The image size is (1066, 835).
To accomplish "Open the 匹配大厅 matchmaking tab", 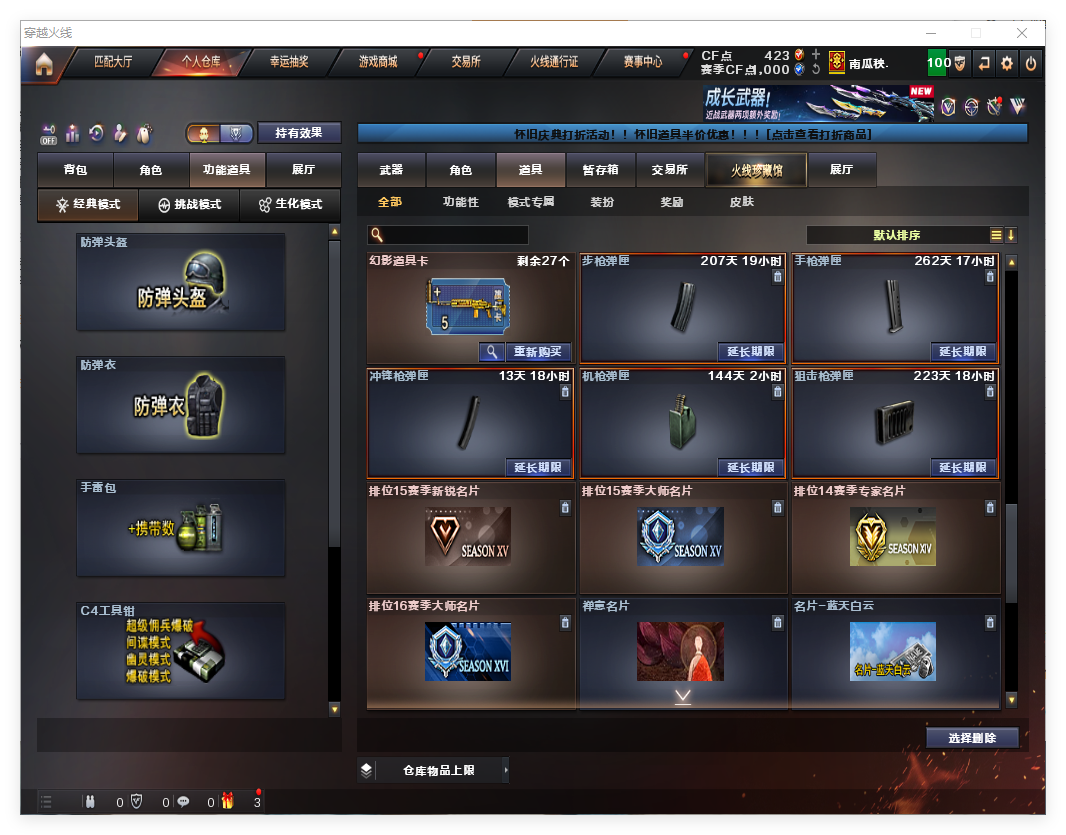I will [x=113, y=62].
